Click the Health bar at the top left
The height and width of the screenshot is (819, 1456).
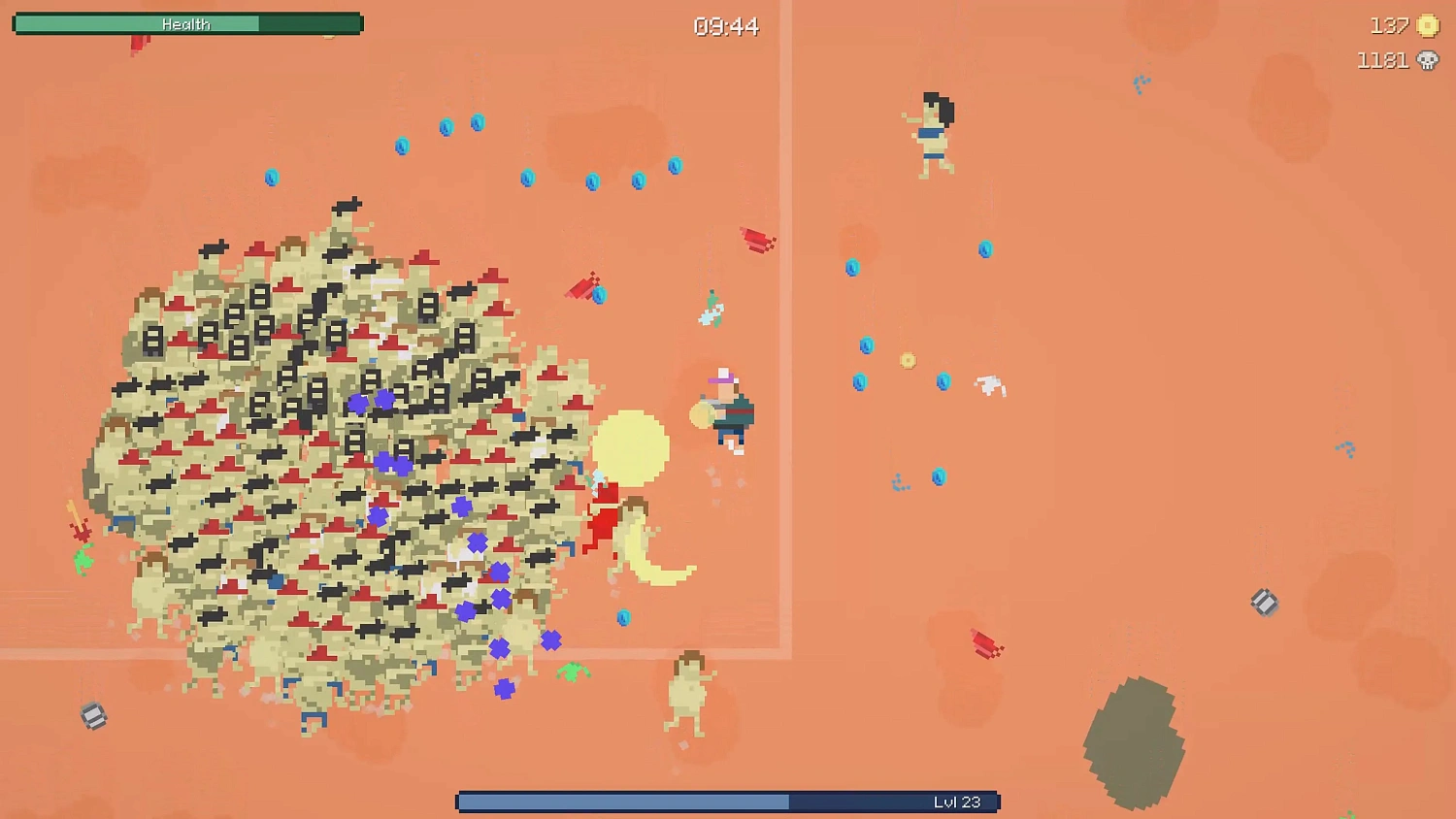(187, 23)
